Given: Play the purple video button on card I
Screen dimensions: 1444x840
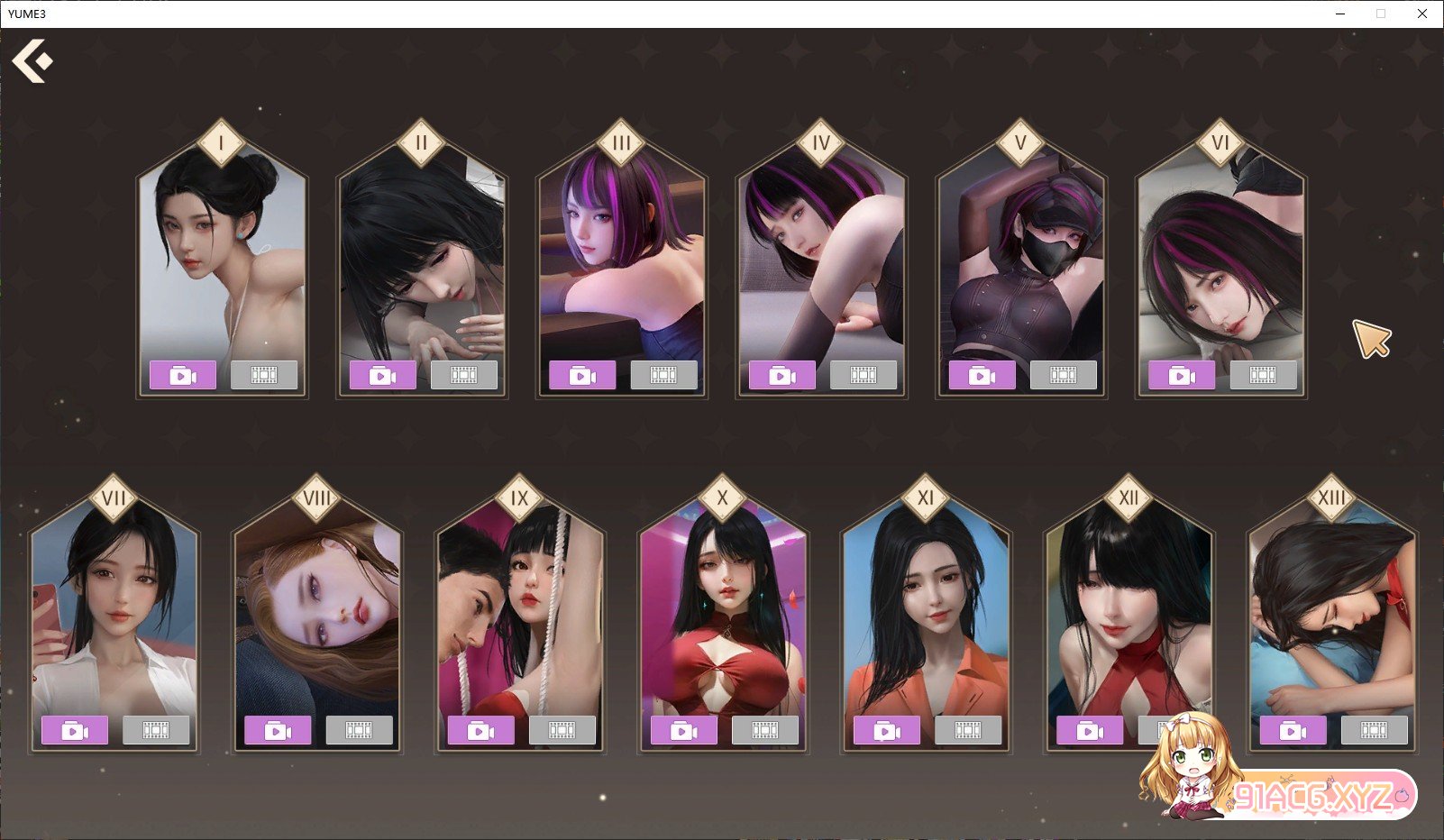Looking at the screenshot, I should click(183, 375).
